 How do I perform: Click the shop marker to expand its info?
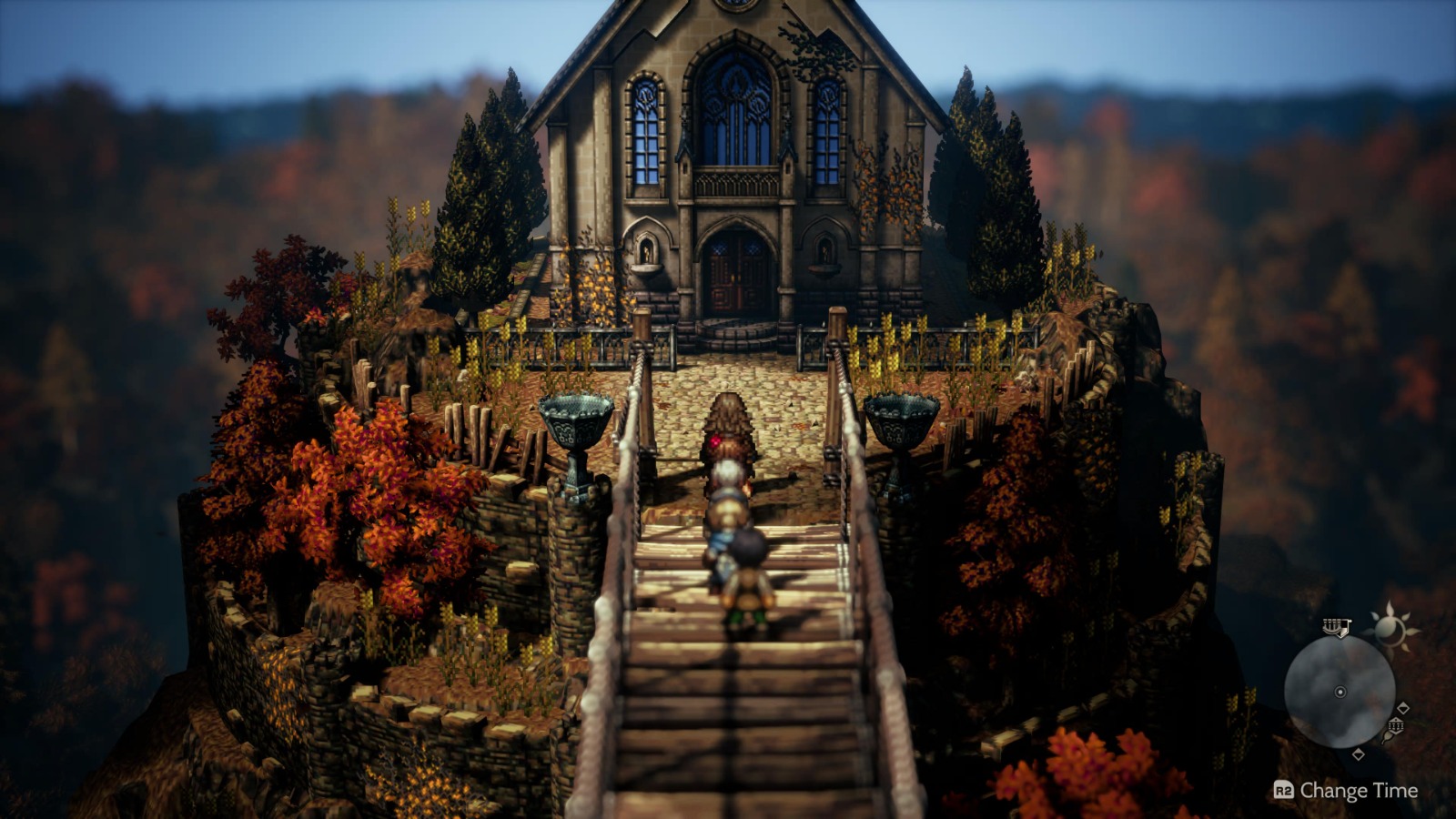coord(1396,725)
